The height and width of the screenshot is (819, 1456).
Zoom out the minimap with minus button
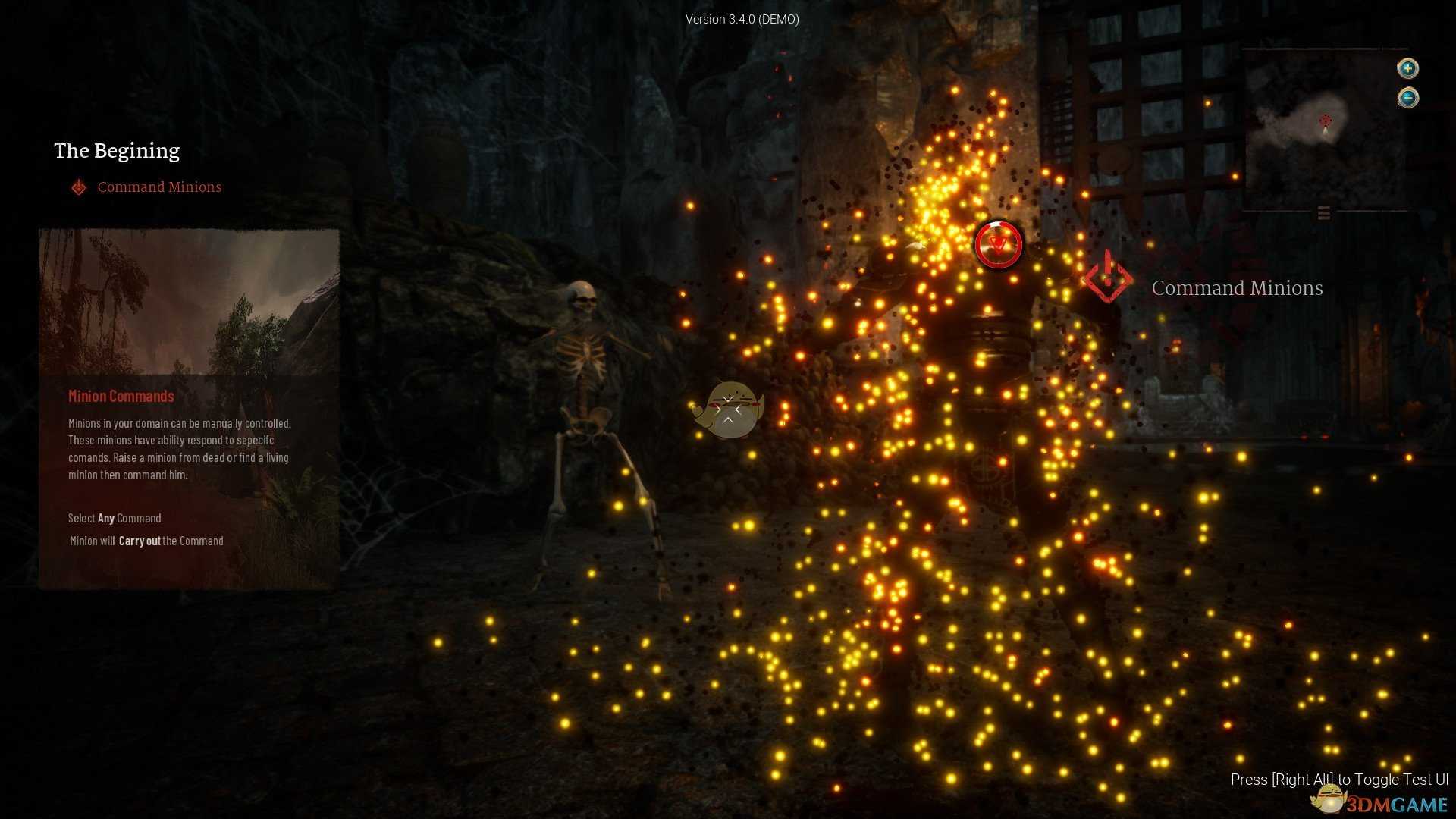point(1407,98)
